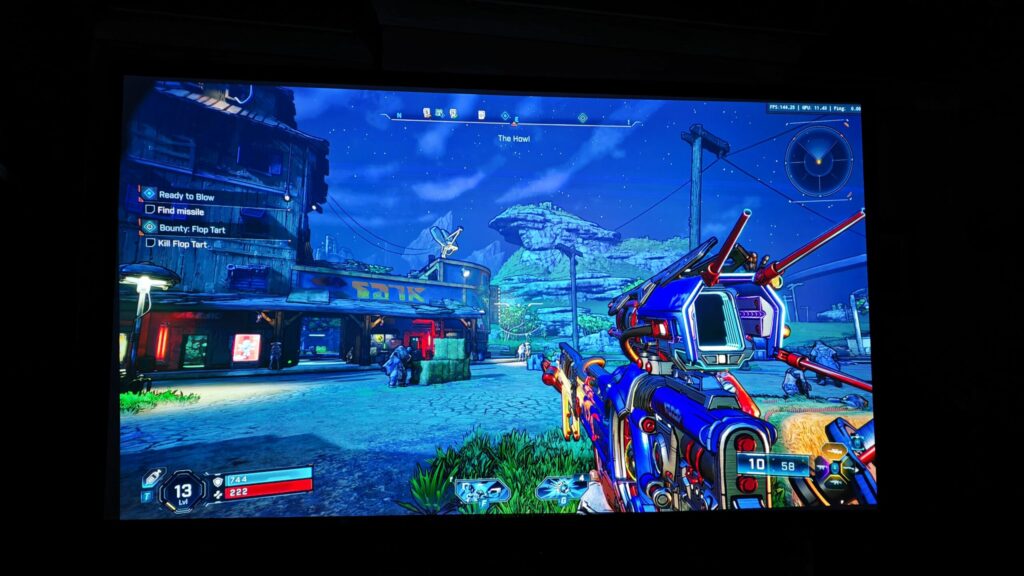Activate the right ability icon with burst
Screen dimensions: 1024x576
click(561, 489)
